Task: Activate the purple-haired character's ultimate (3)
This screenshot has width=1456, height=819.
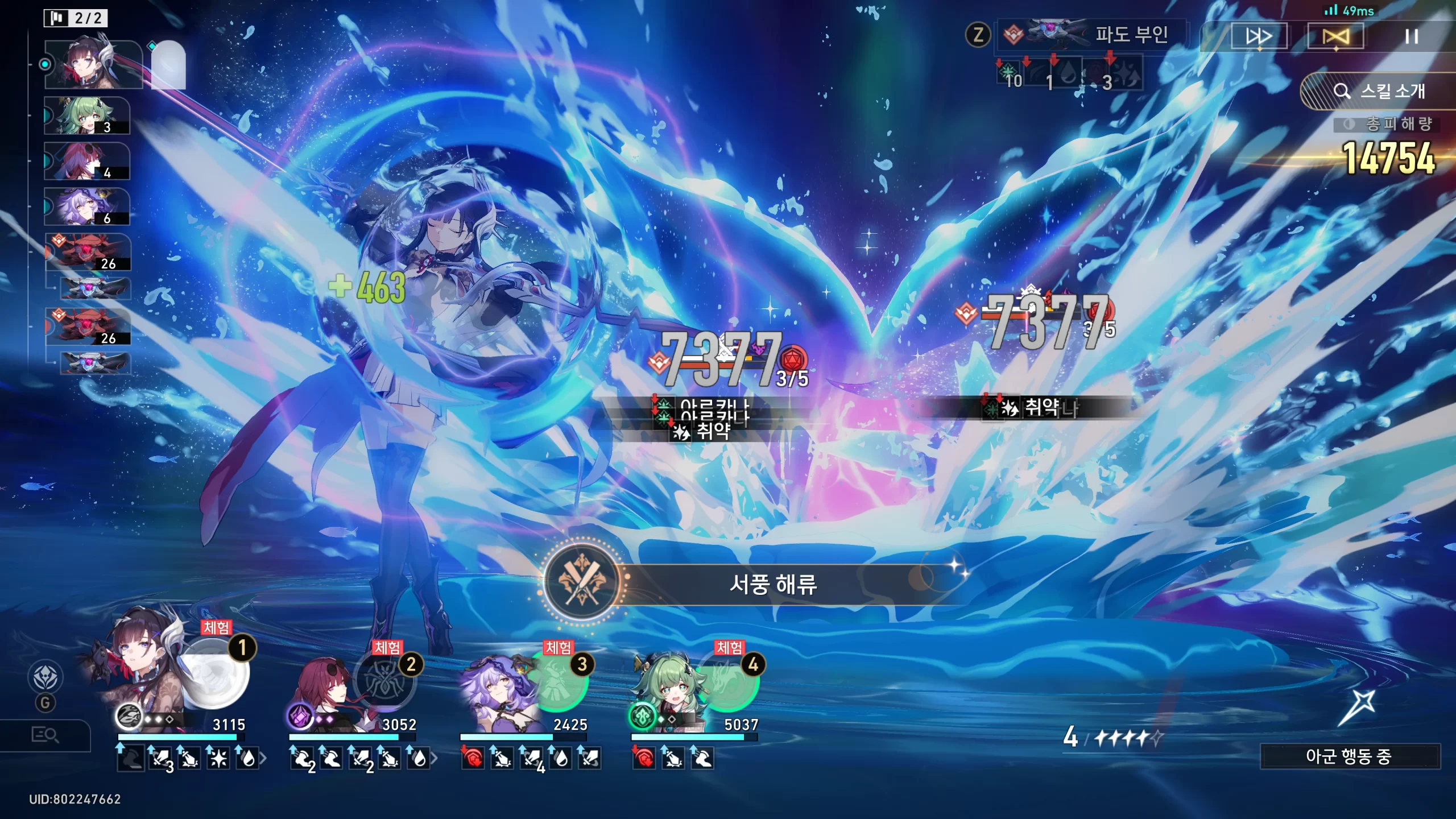Action: click(557, 681)
